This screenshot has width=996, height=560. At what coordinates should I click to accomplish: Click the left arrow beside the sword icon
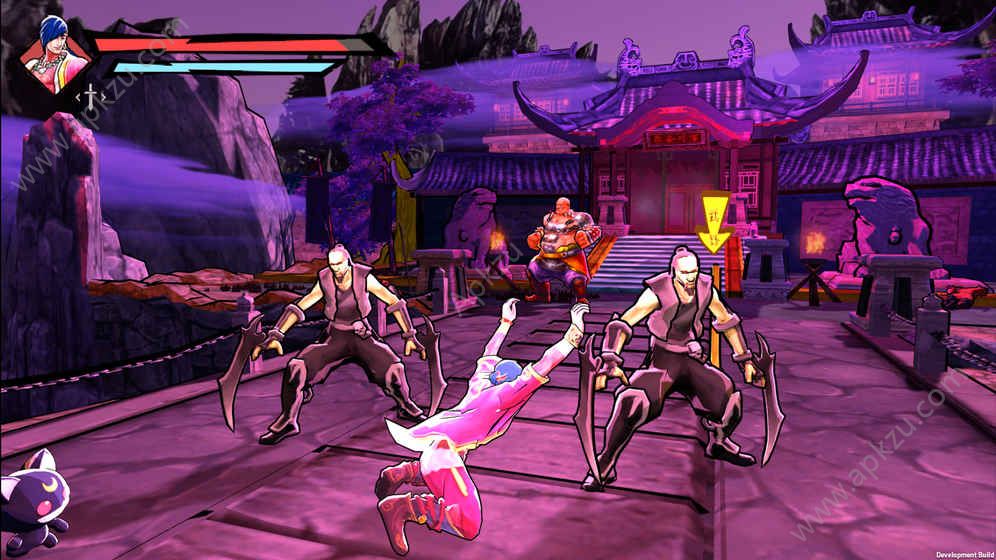[78, 97]
